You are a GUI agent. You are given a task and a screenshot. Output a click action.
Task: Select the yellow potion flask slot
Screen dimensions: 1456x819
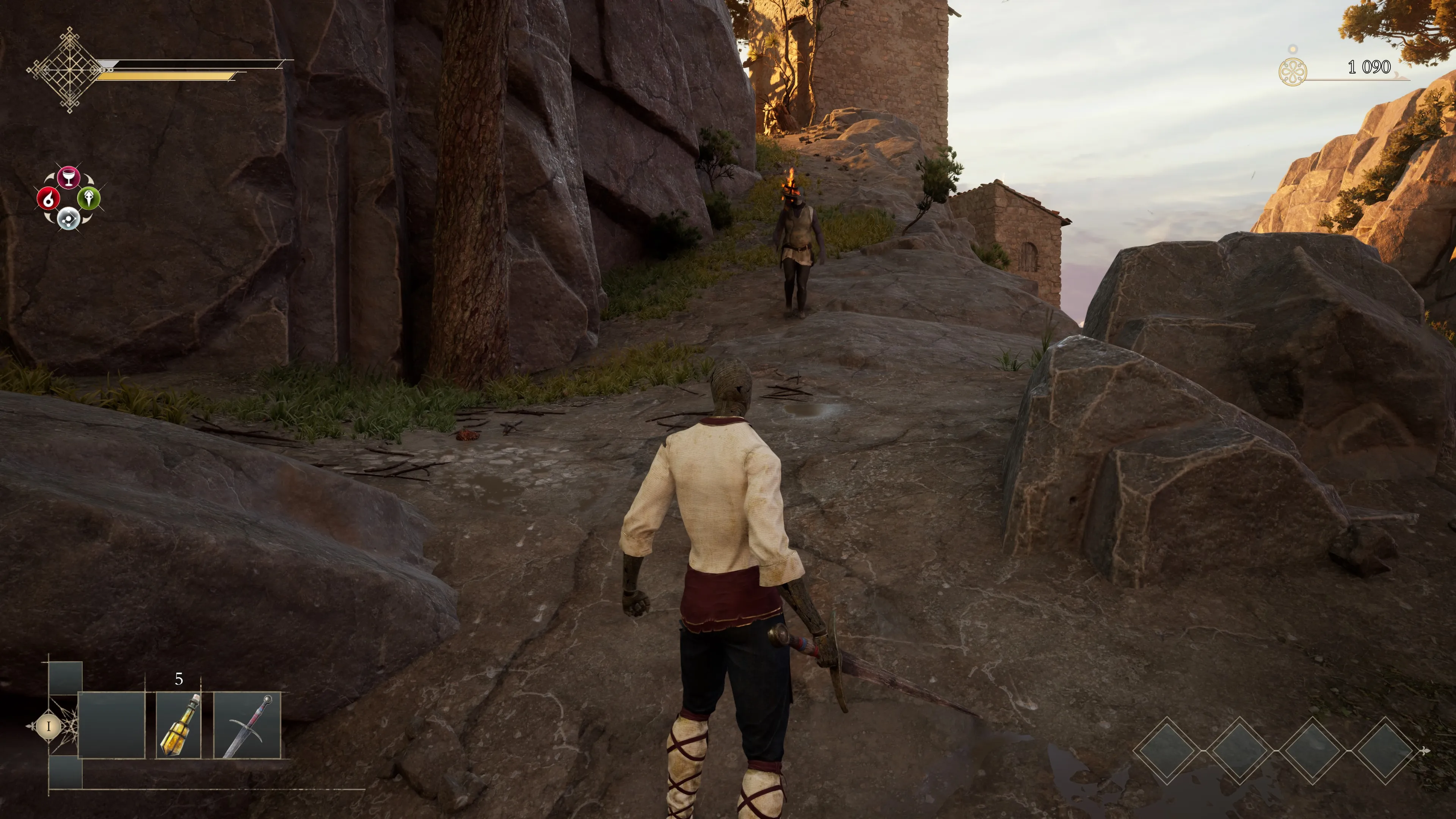pyautogui.click(x=179, y=725)
